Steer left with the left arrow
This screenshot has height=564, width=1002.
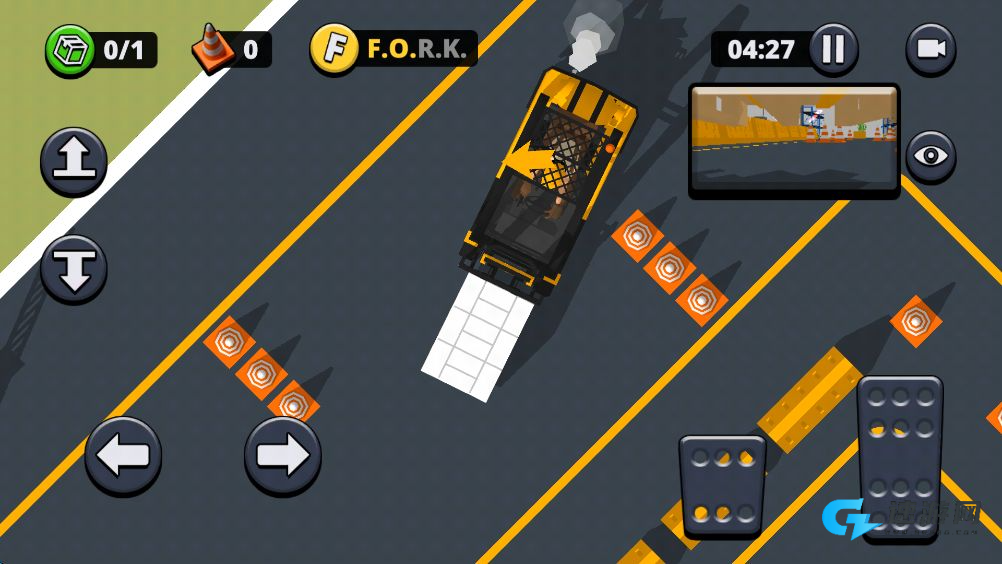point(123,456)
